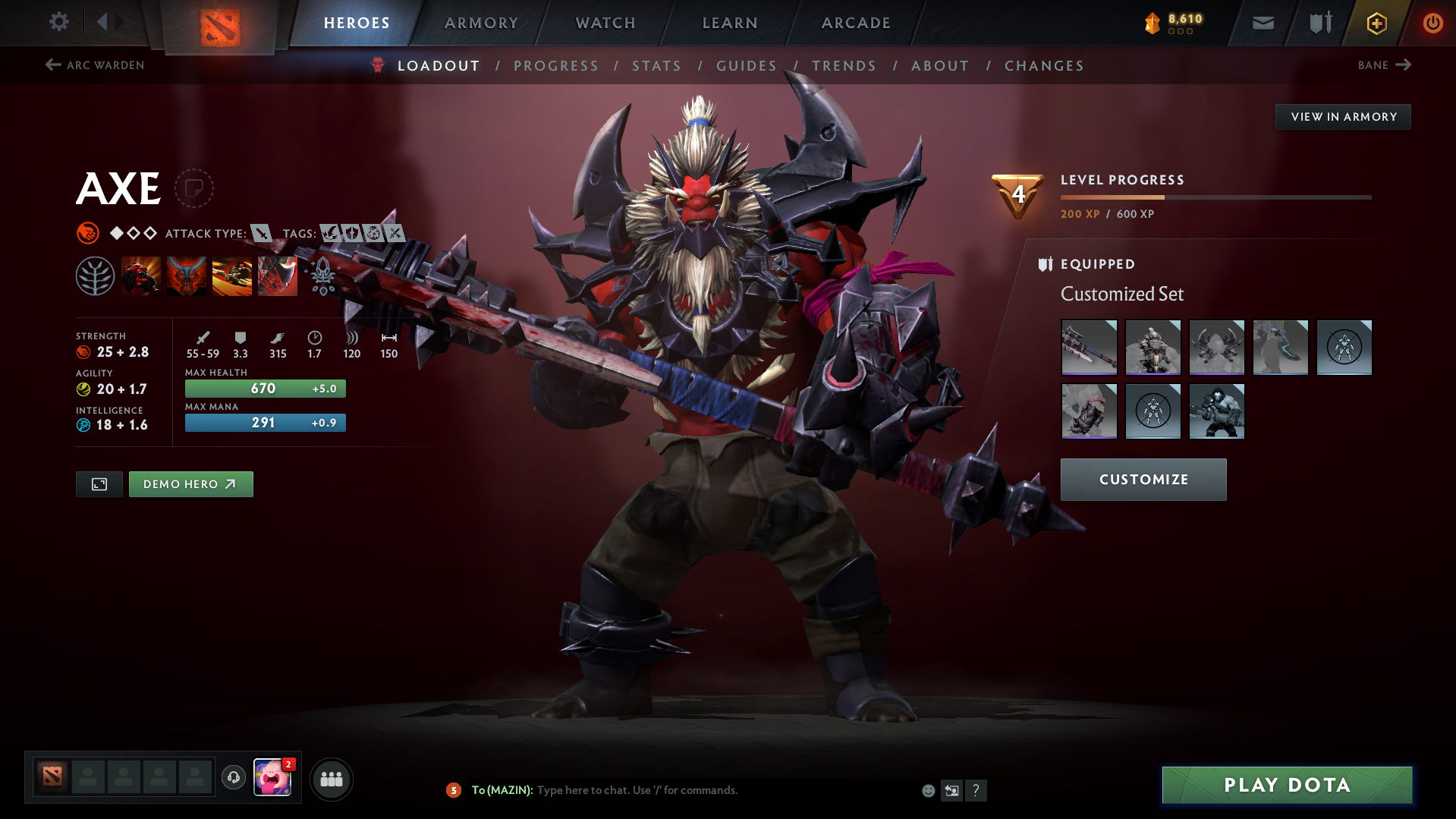This screenshot has width=1456, height=819.
Task: Open the mail inbox icon
Action: tap(1262, 22)
